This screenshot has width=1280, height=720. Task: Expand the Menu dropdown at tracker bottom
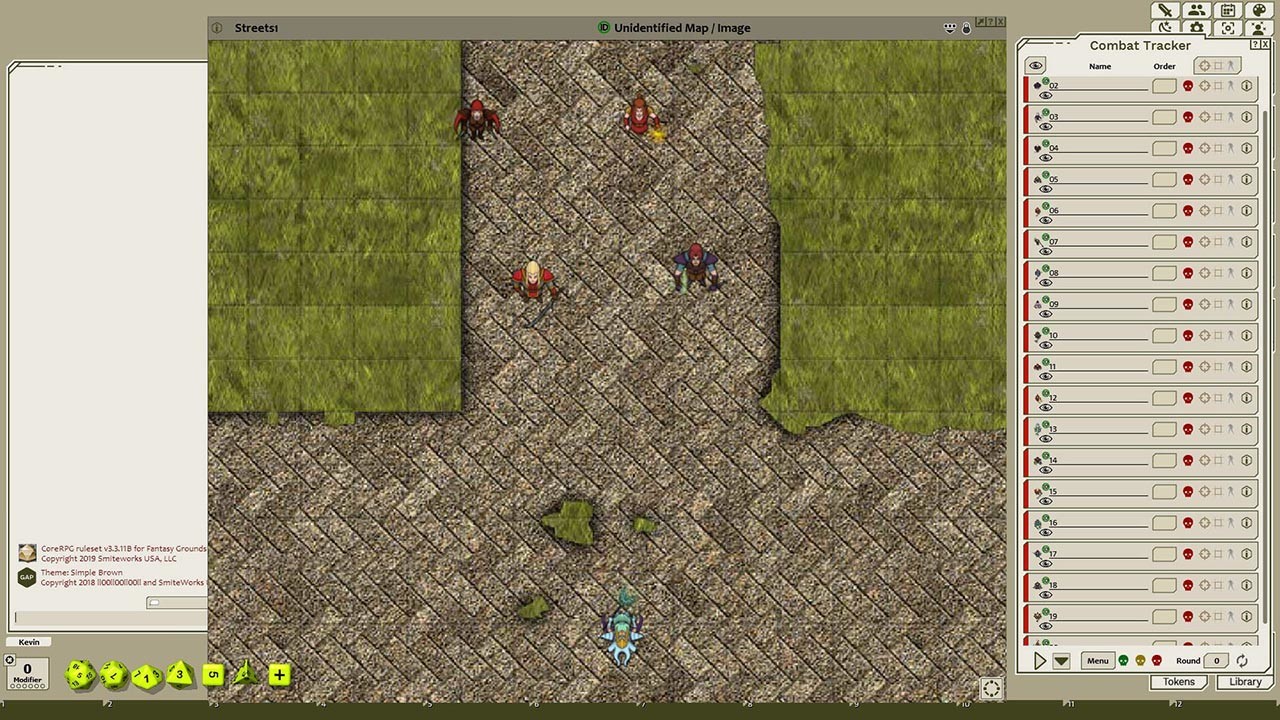1097,660
